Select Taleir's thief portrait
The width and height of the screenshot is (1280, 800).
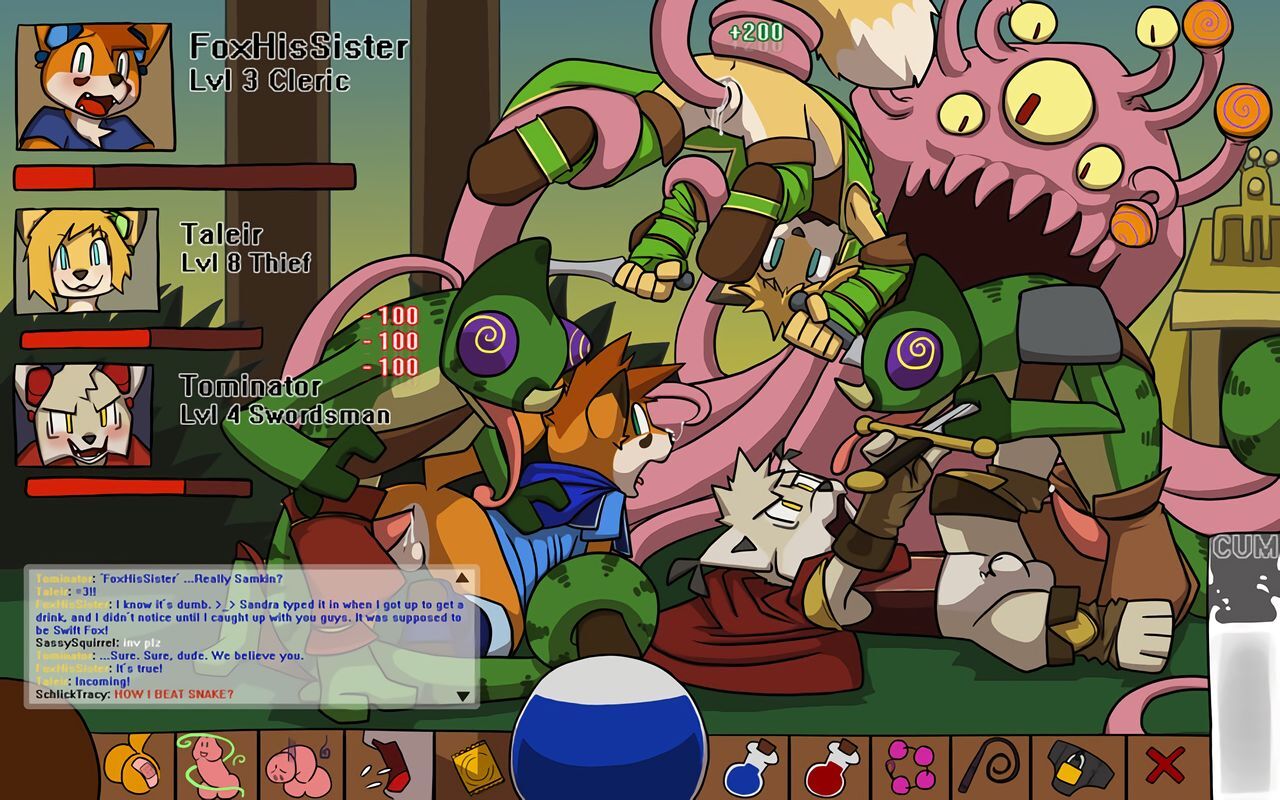click(87, 260)
